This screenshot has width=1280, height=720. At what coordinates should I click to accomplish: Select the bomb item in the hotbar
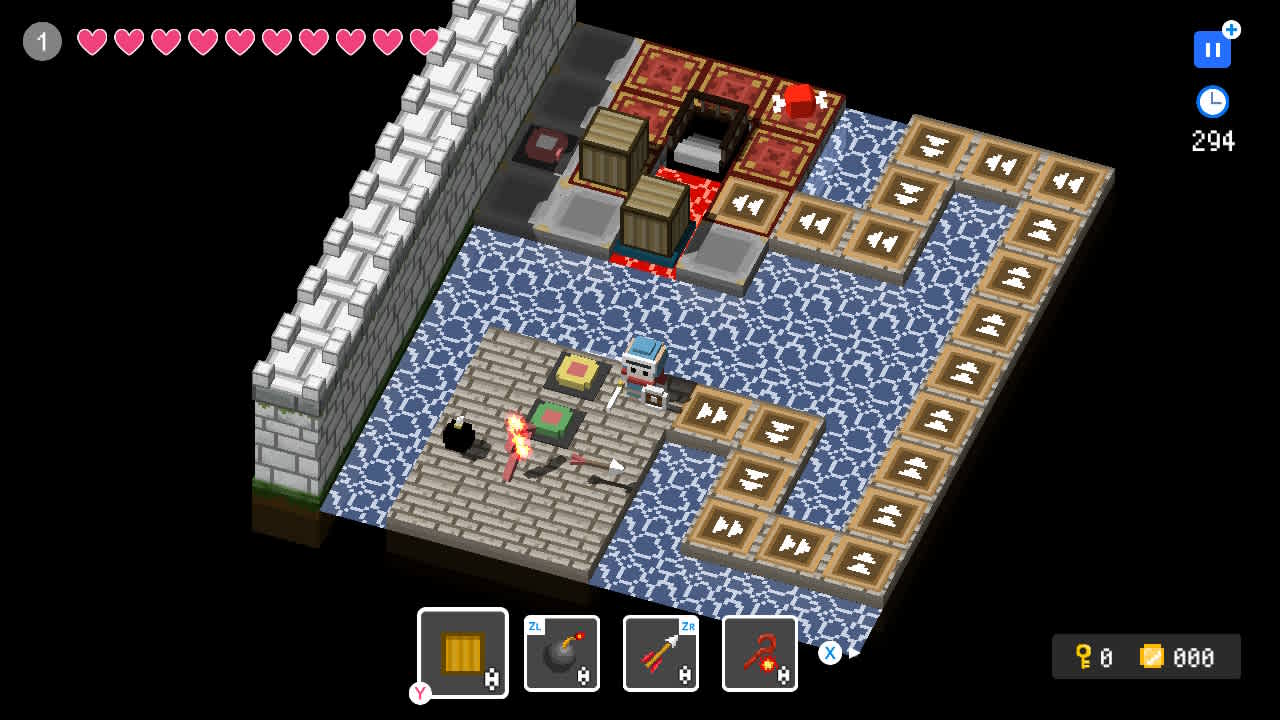point(561,653)
